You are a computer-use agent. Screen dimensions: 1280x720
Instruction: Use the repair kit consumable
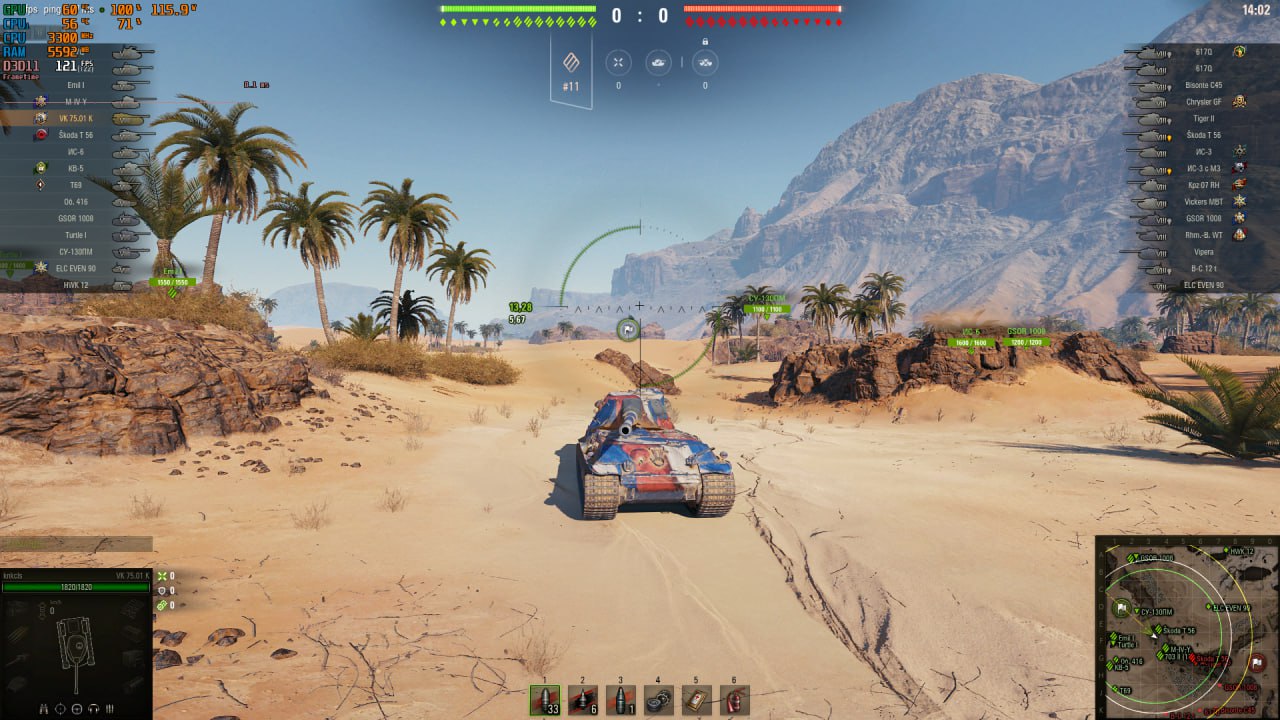pos(659,700)
